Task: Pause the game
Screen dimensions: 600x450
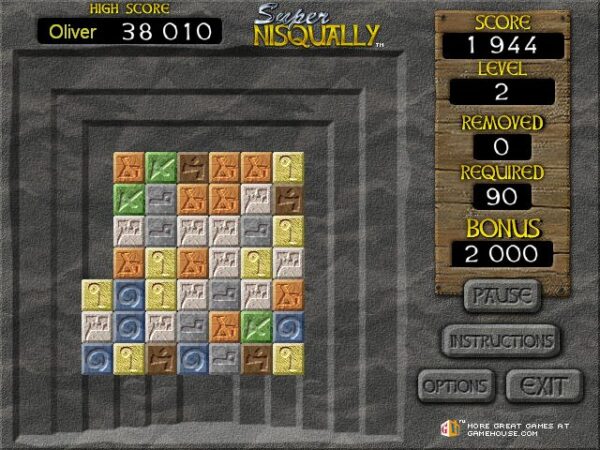Action: 501,296
